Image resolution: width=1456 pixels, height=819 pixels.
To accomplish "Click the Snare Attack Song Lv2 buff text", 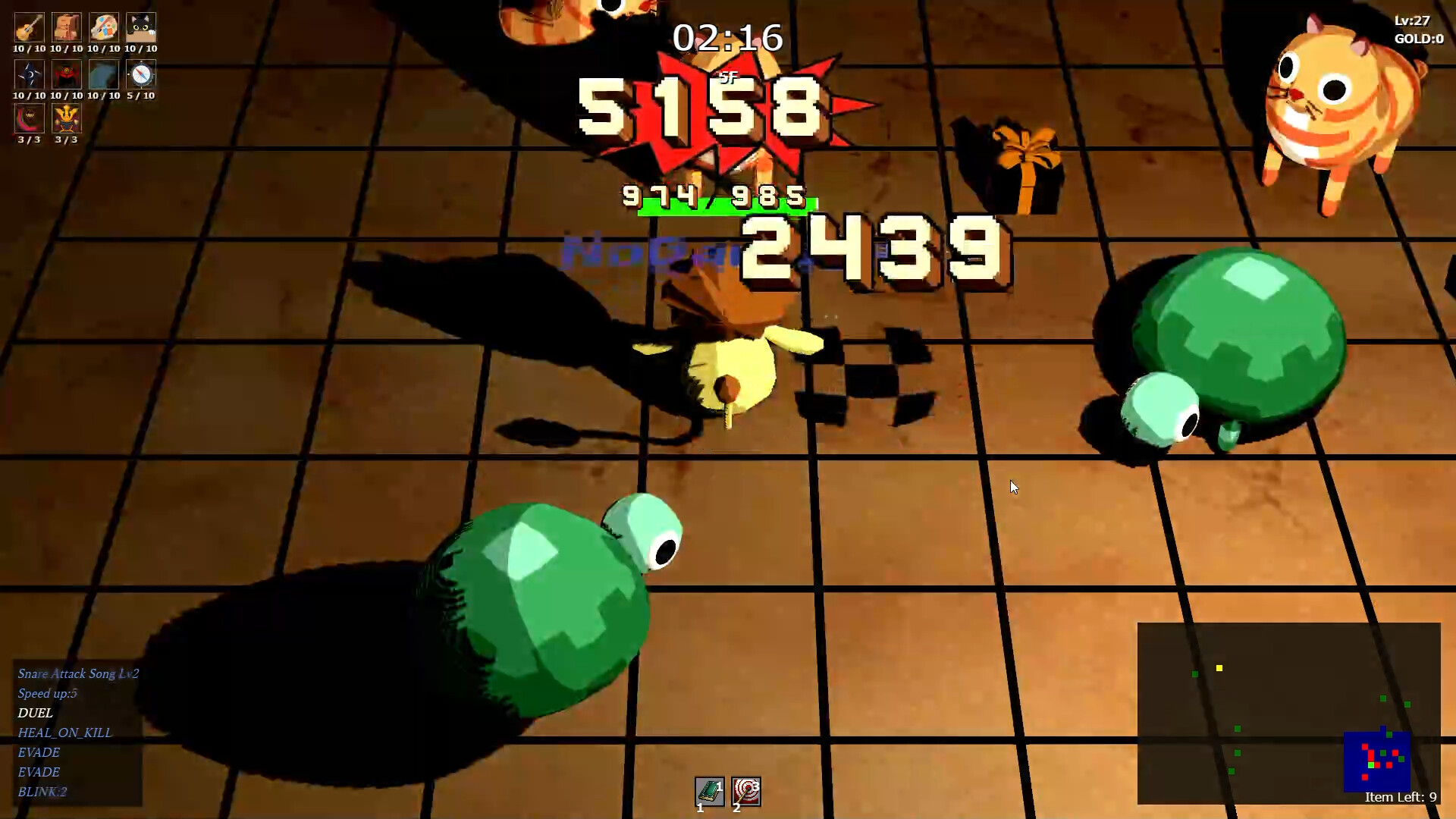I will [77, 673].
